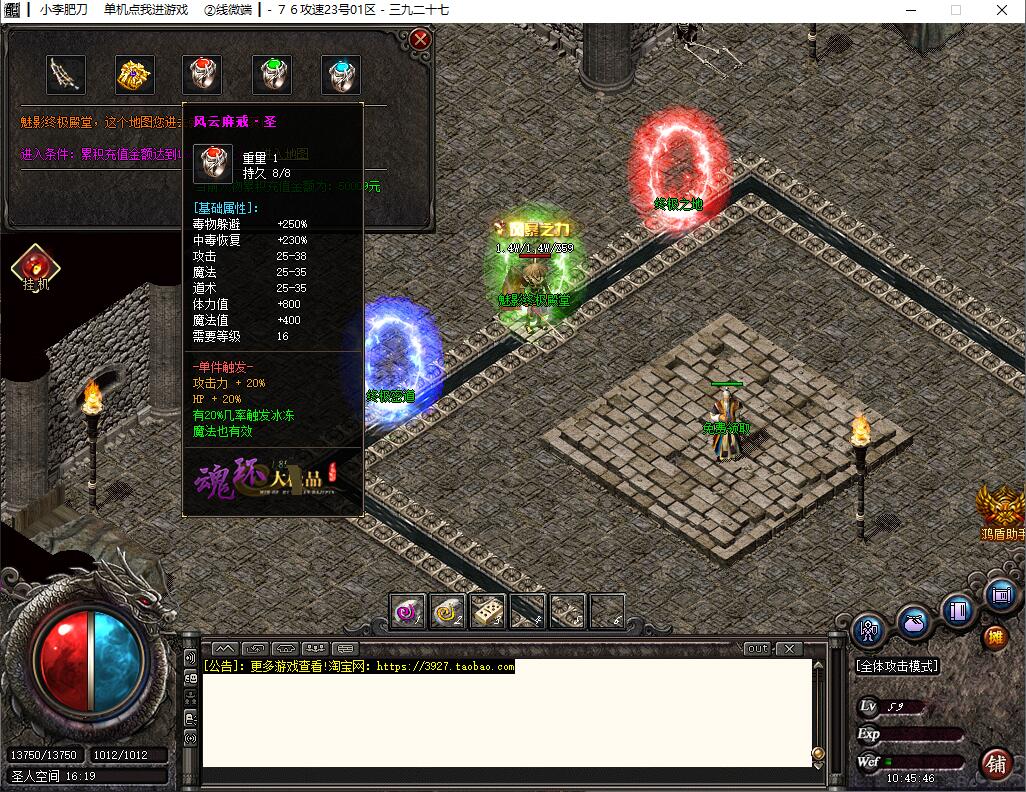Open the bag inventory
1026x792 pixels.
click(912, 623)
